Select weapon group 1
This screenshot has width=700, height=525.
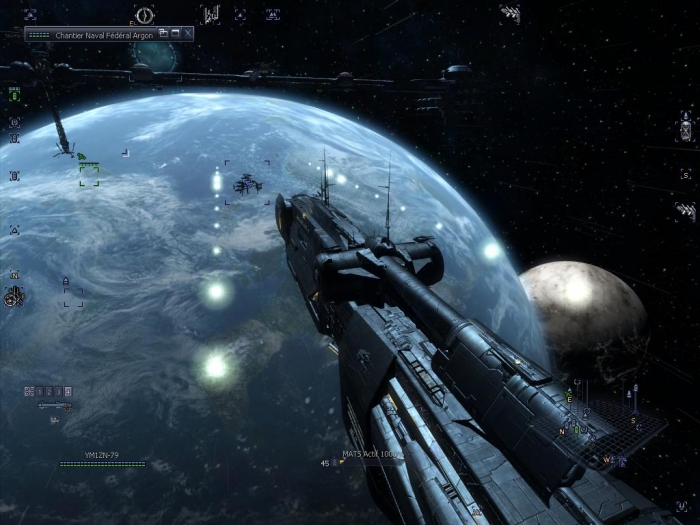(x=39, y=391)
